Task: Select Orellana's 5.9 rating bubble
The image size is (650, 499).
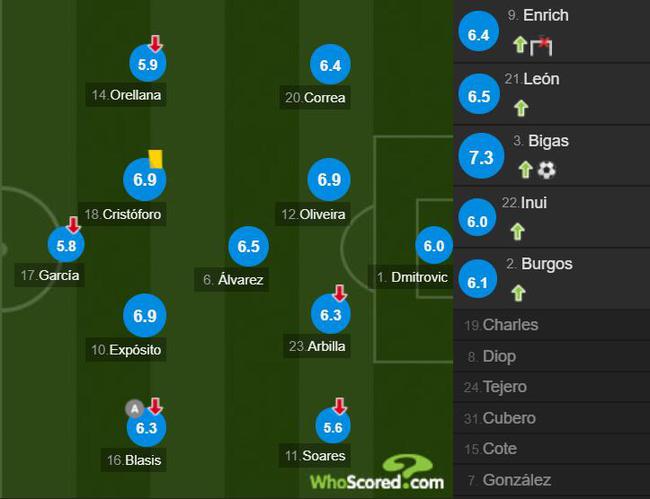Action: click(148, 64)
